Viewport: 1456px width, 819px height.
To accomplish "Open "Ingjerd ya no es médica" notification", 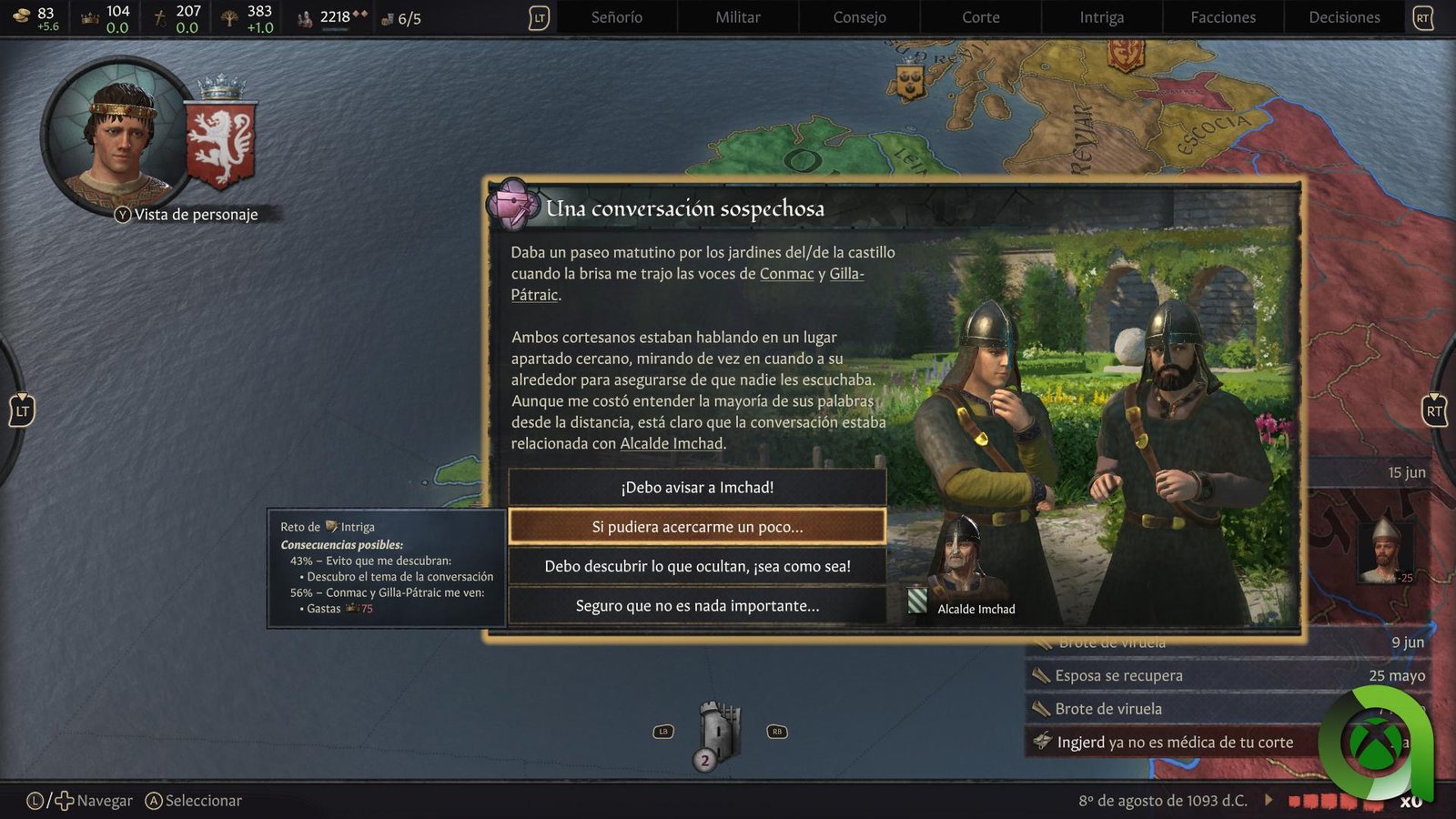I will pos(1174,743).
